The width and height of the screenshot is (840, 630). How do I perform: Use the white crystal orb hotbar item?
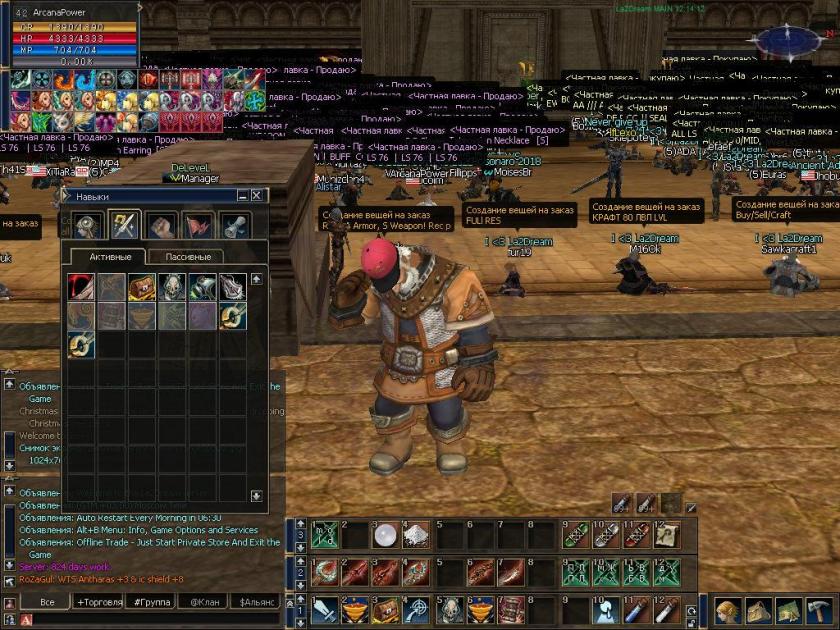(x=385, y=536)
